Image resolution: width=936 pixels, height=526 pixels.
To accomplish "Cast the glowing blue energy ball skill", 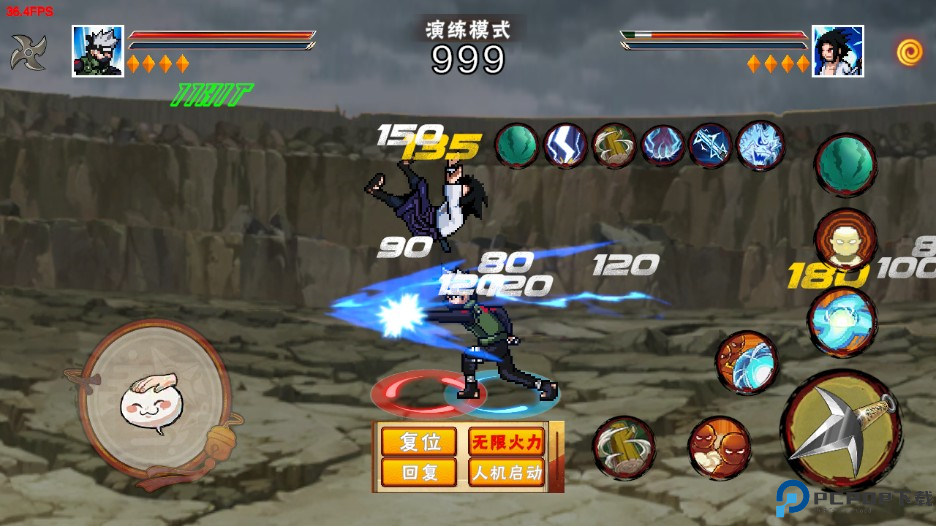I will tap(842, 321).
